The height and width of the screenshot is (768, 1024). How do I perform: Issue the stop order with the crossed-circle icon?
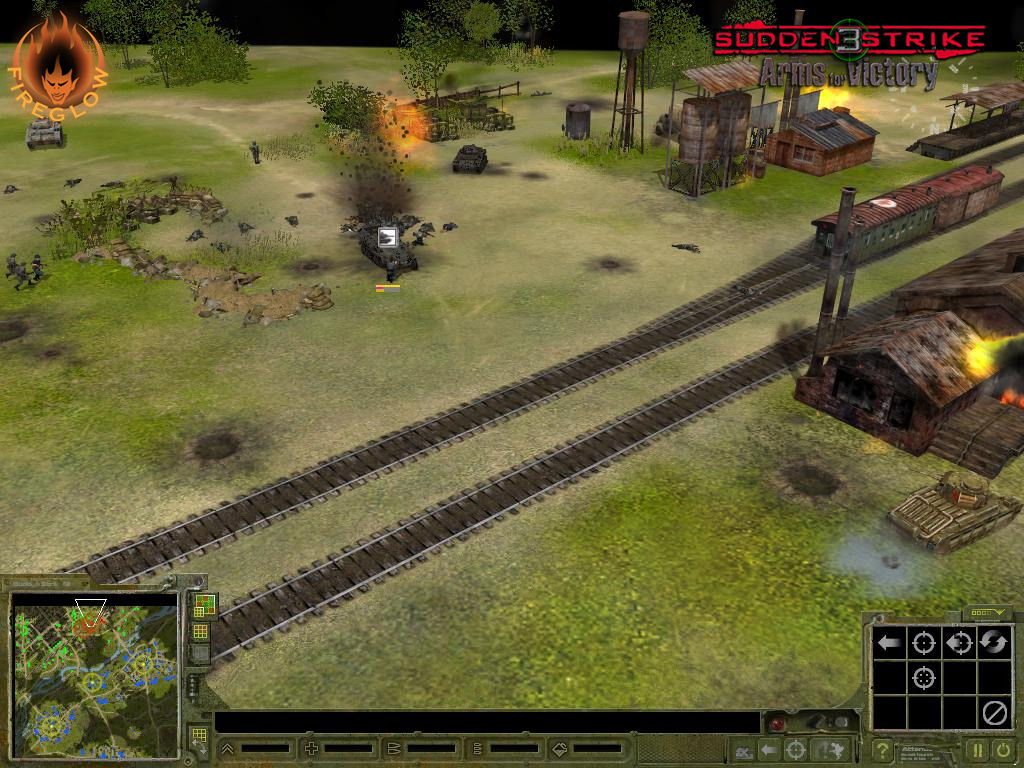point(993,712)
